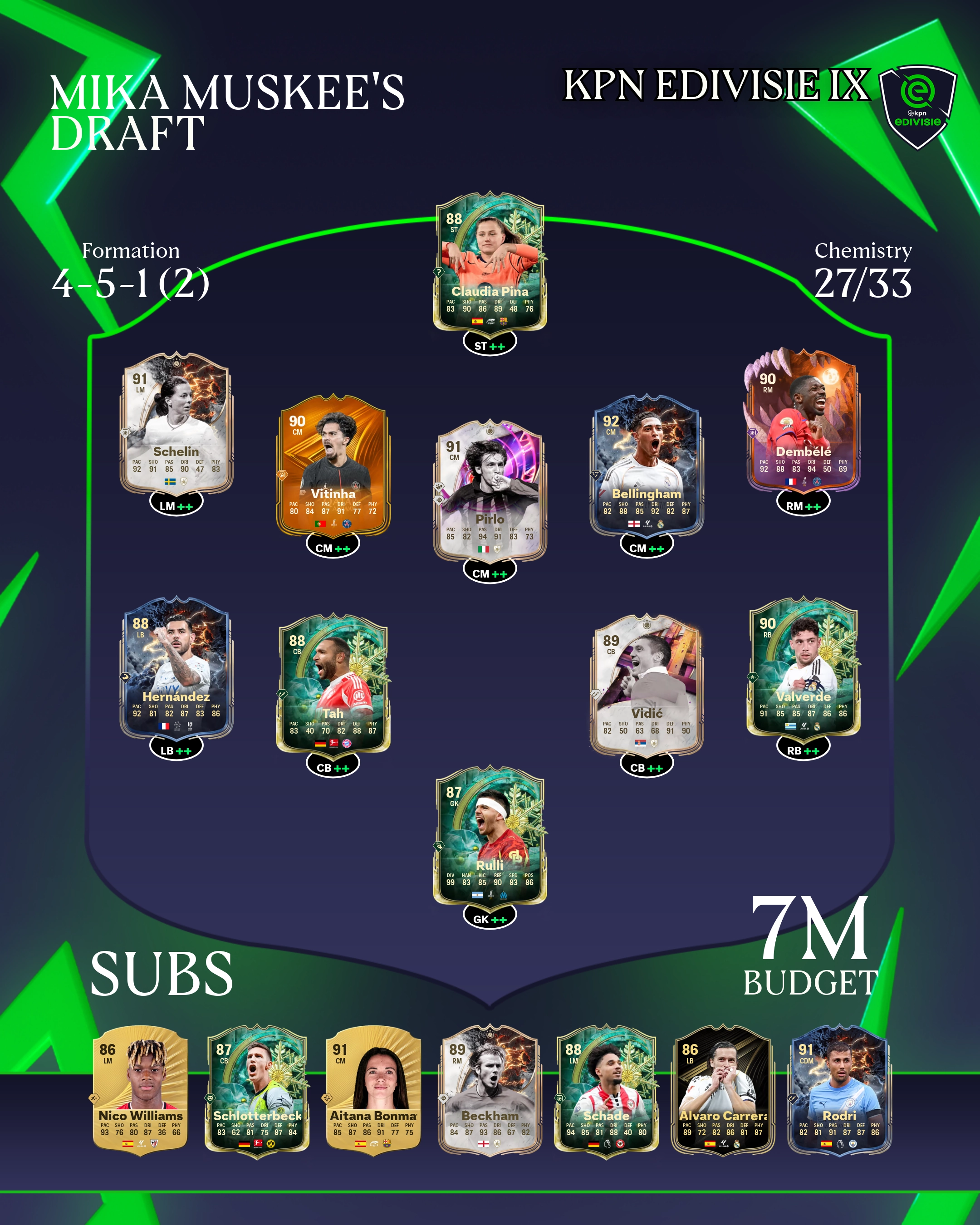Select the Vidić centre back card
Screen dimensions: 980x1225
point(647,685)
